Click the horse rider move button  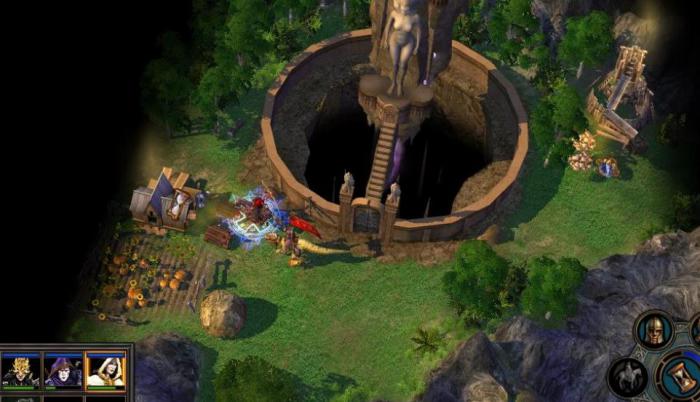click(x=629, y=376)
